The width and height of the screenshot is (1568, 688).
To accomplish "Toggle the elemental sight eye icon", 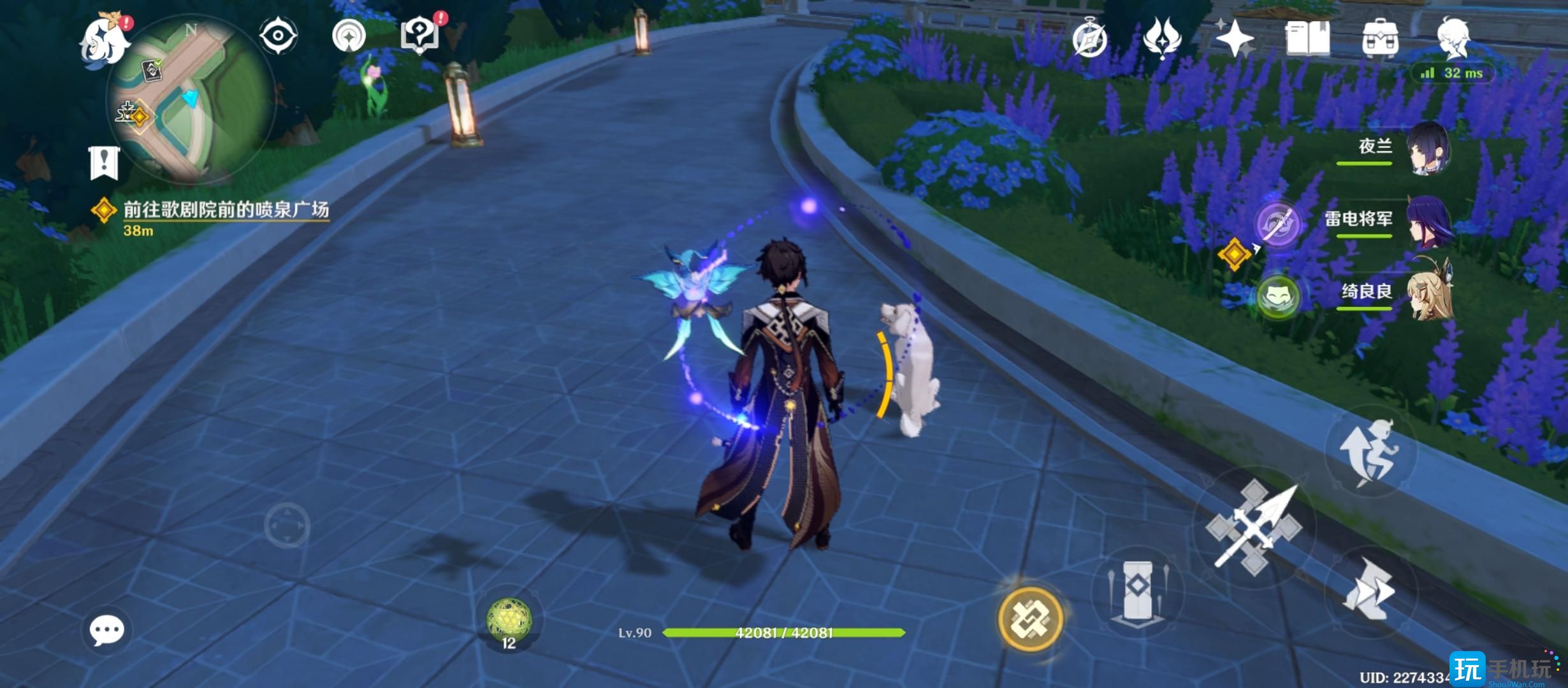I will [x=279, y=35].
